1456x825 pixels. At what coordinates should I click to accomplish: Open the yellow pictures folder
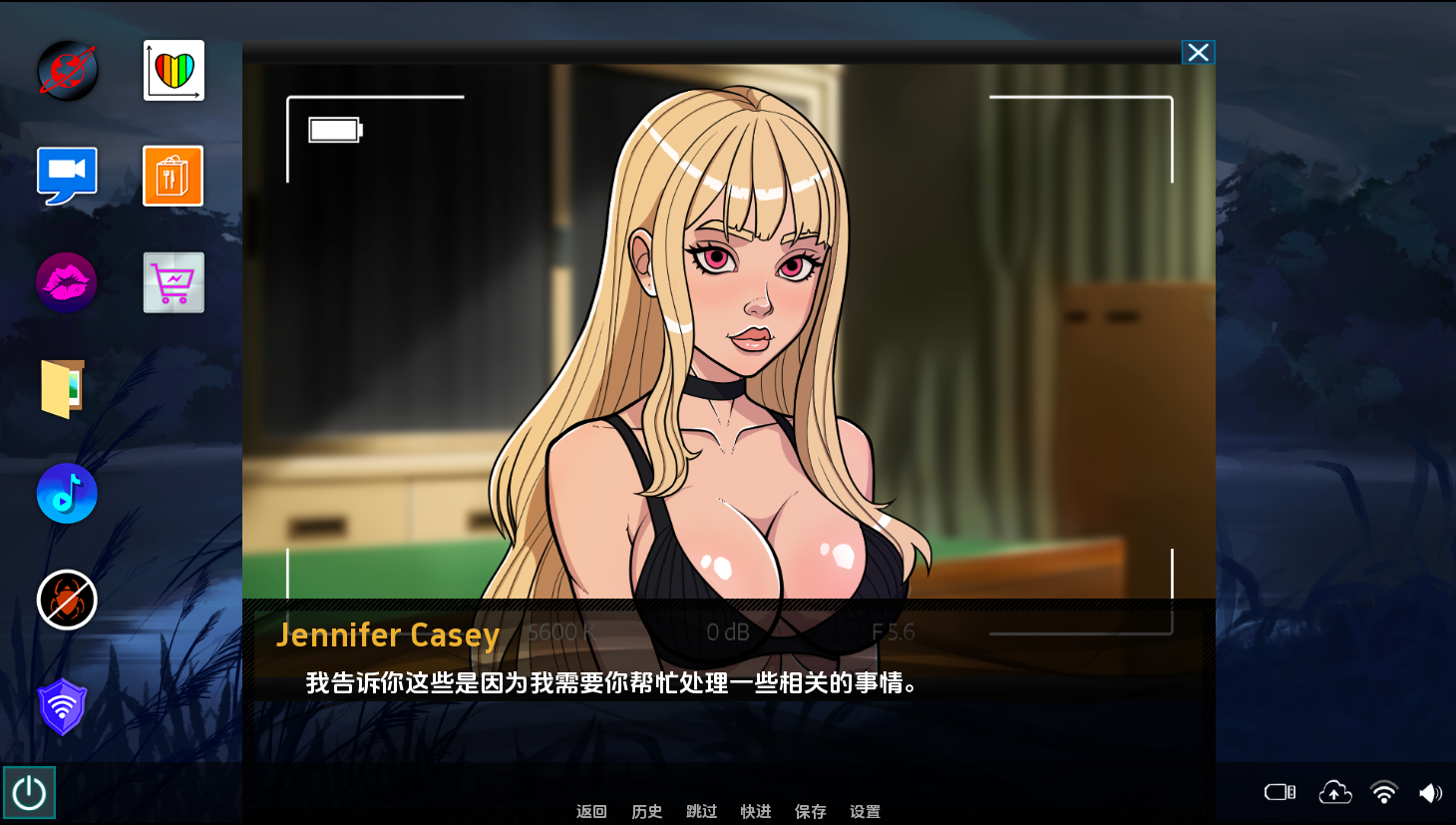click(64, 388)
